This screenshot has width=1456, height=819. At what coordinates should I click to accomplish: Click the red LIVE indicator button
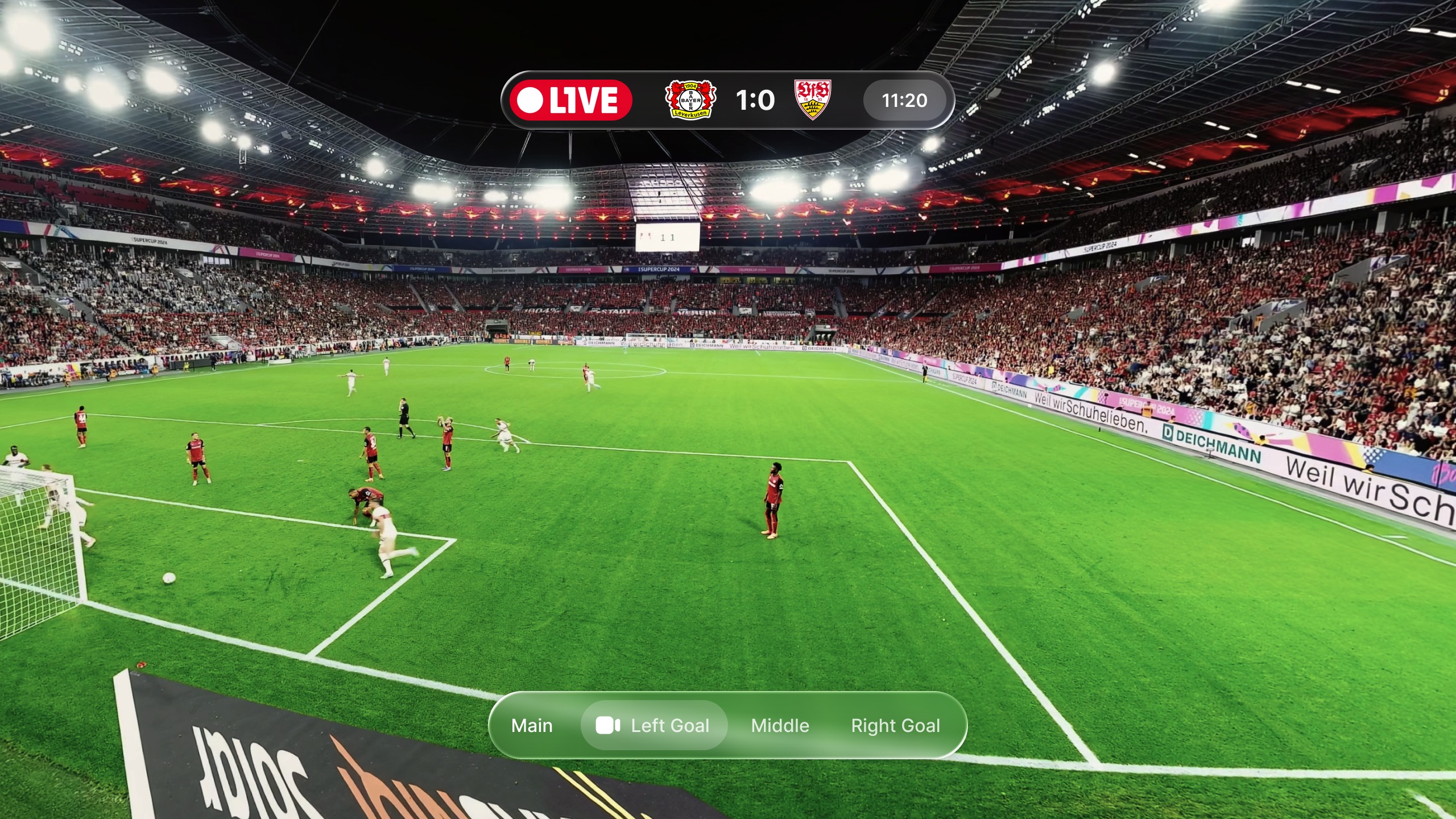[570, 101]
